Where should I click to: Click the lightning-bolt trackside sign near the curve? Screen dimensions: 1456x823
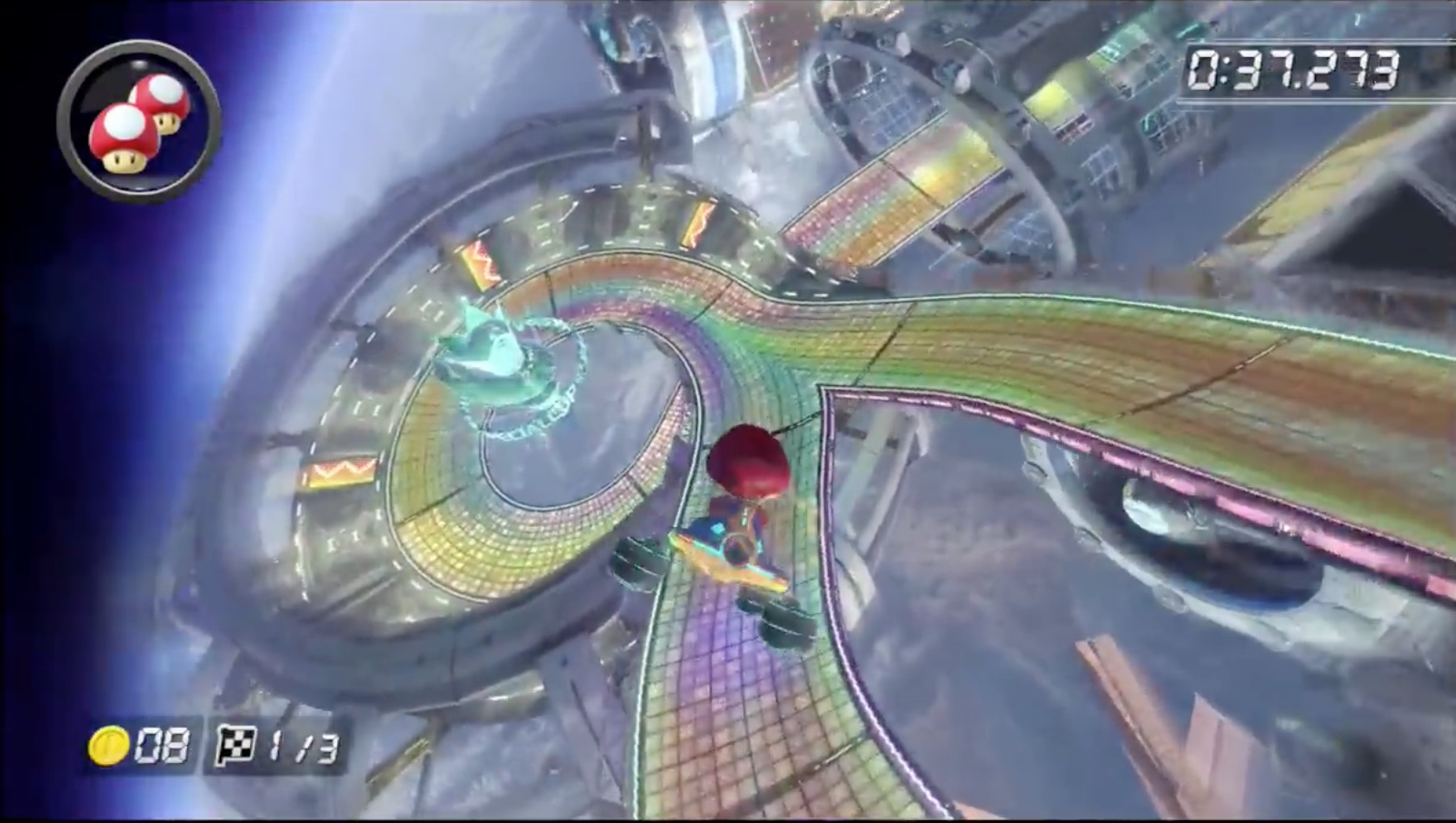point(698,224)
